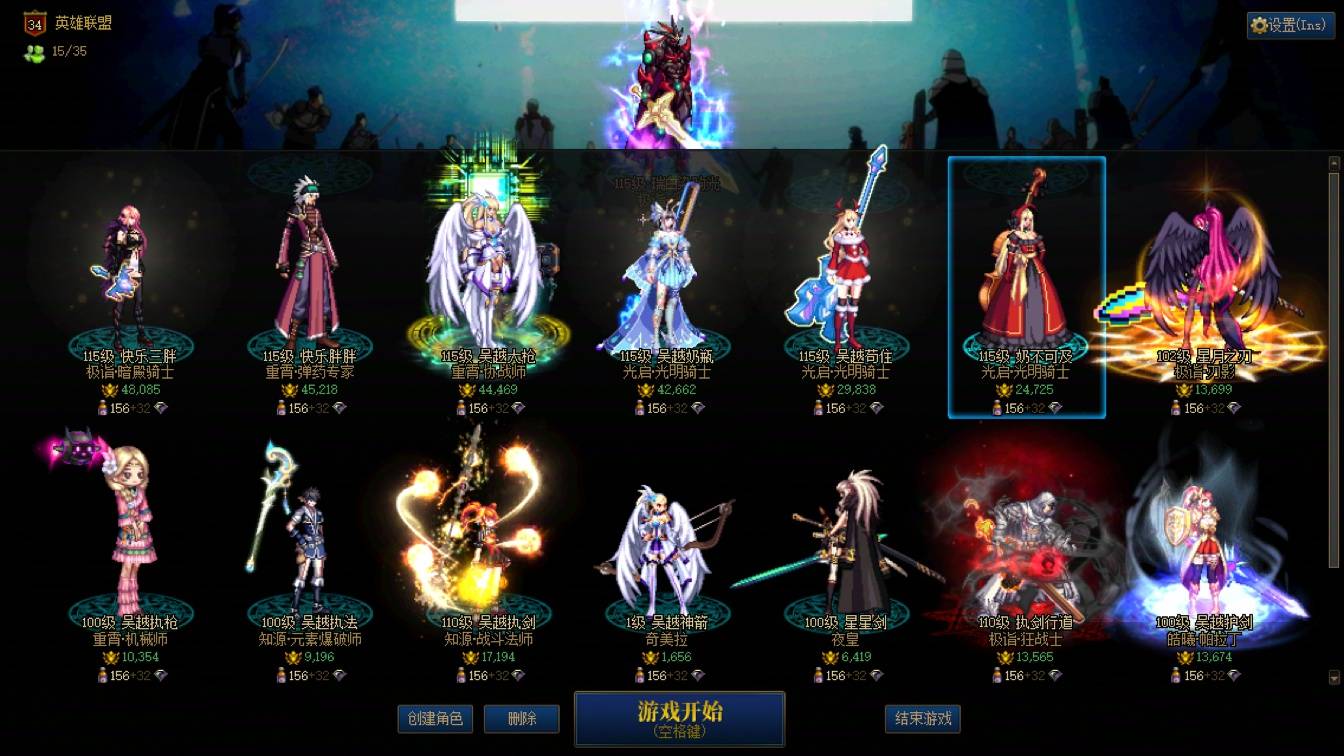Image resolution: width=1344 pixels, height=756 pixels.
Task: Click 创建角色 to create a new character
Action: tap(433, 719)
